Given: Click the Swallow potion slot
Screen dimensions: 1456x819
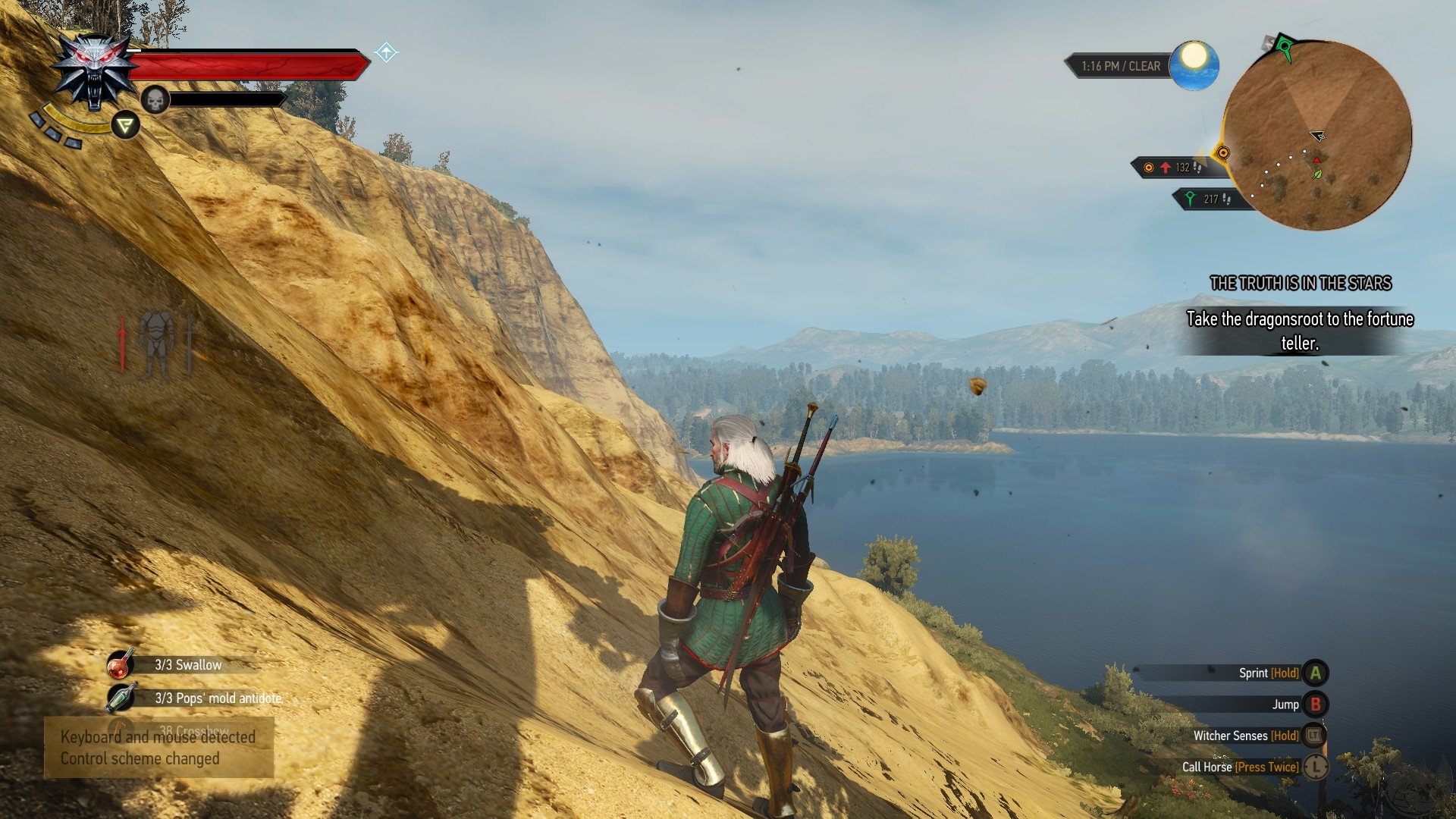Looking at the screenshot, I should point(121,664).
